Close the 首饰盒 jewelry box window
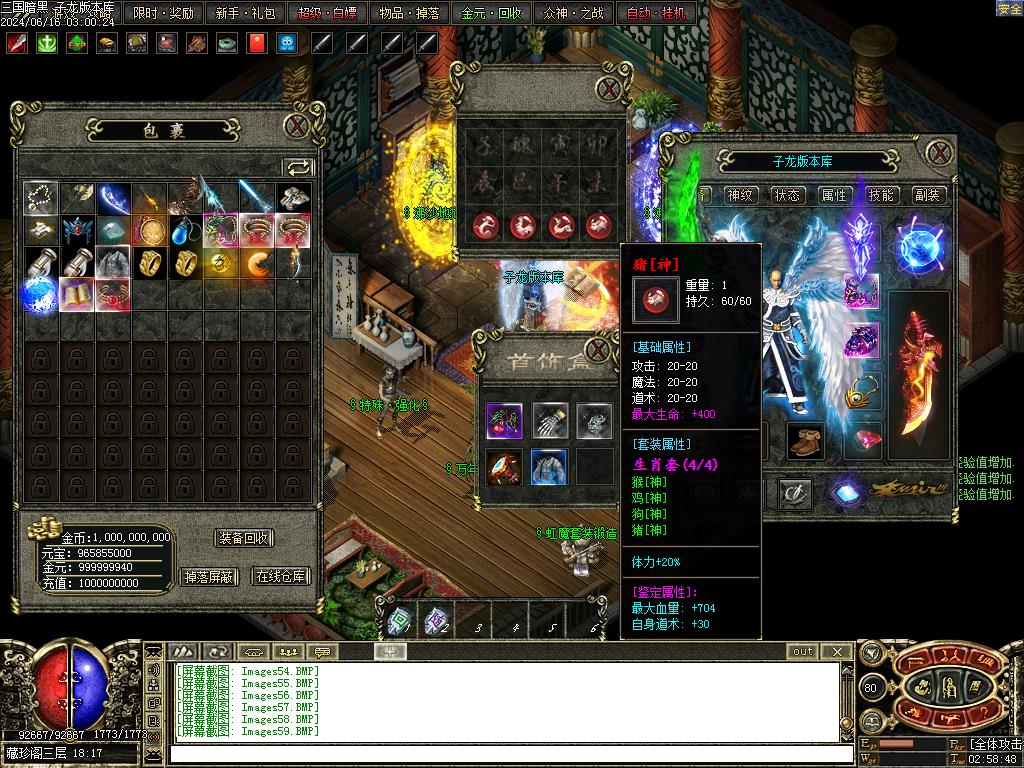The image size is (1024, 768). pos(598,350)
